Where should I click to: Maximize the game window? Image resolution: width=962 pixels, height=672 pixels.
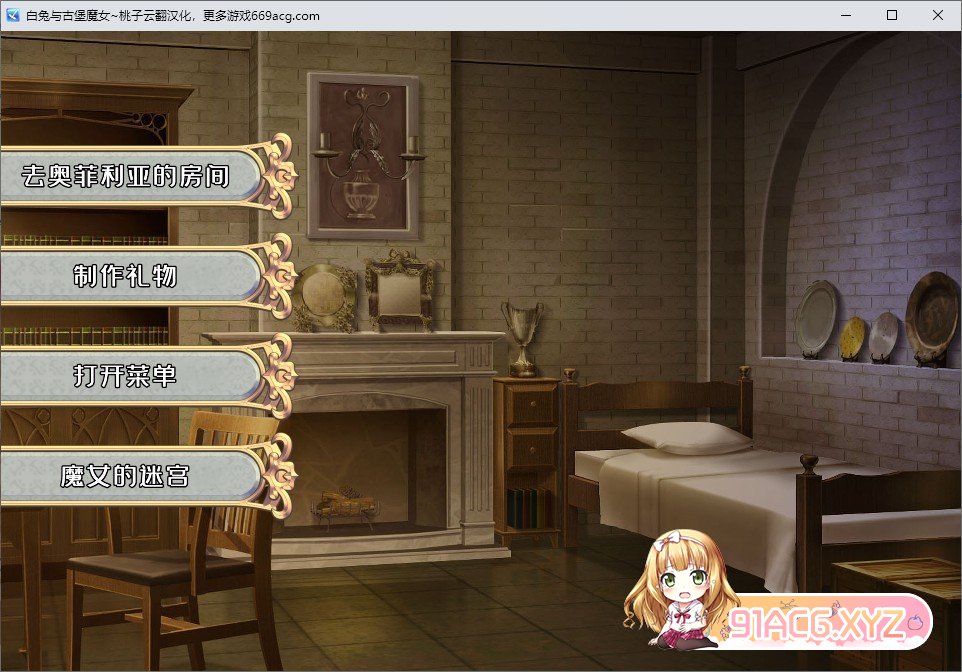[892, 15]
